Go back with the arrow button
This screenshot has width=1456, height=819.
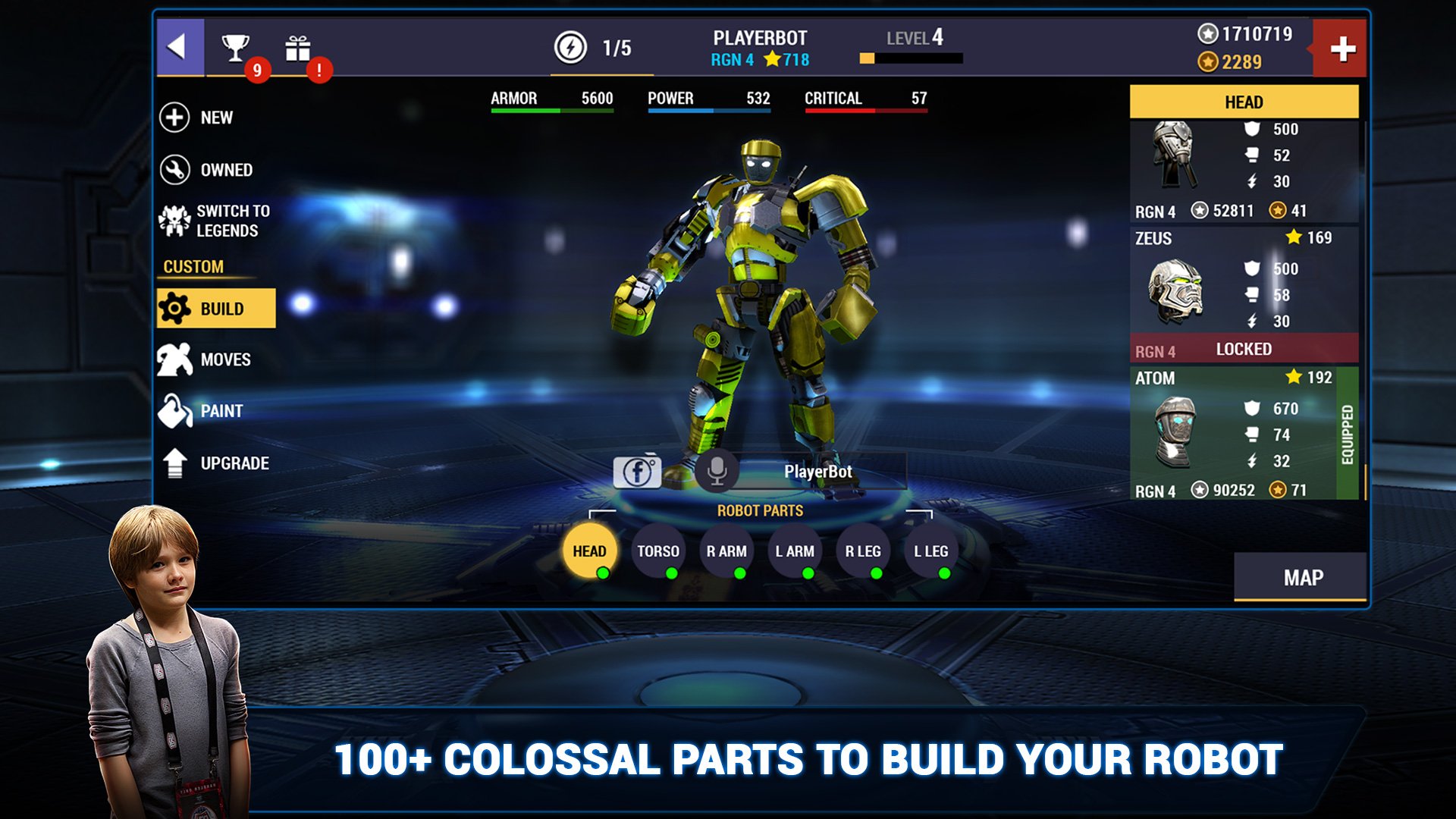(179, 47)
